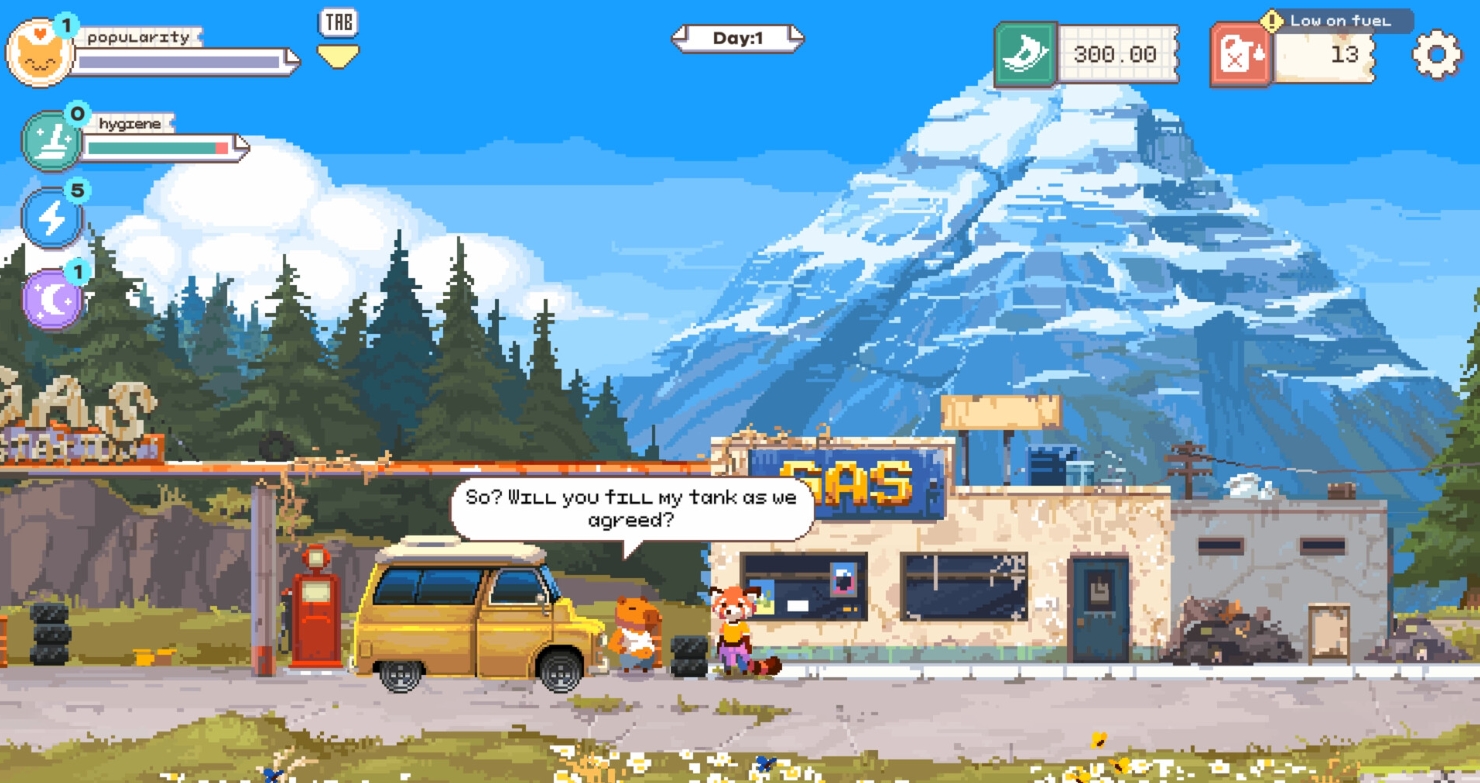Open the Day:1 banner

(737, 36)
